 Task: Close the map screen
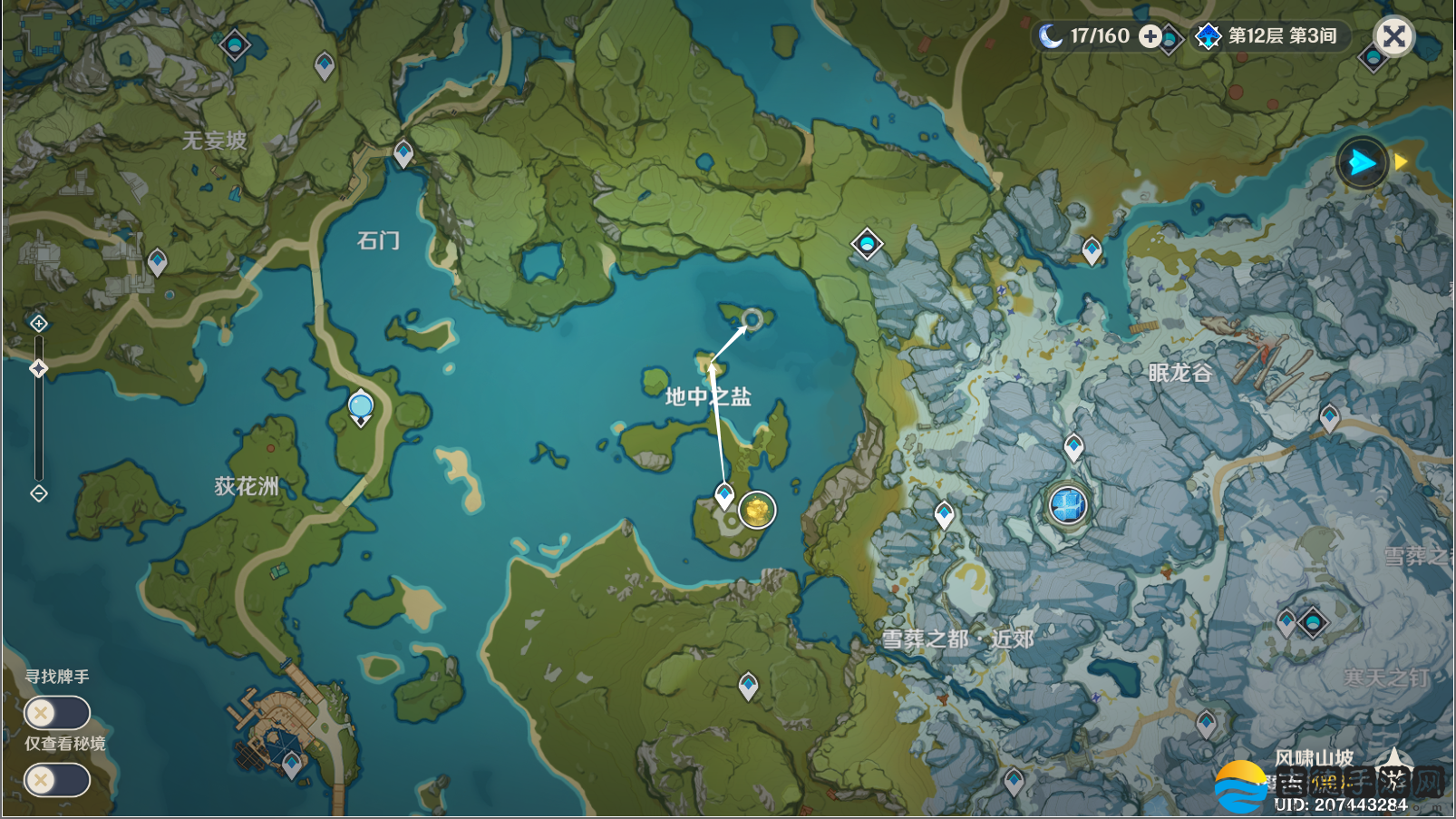(x=1393, y=36)
